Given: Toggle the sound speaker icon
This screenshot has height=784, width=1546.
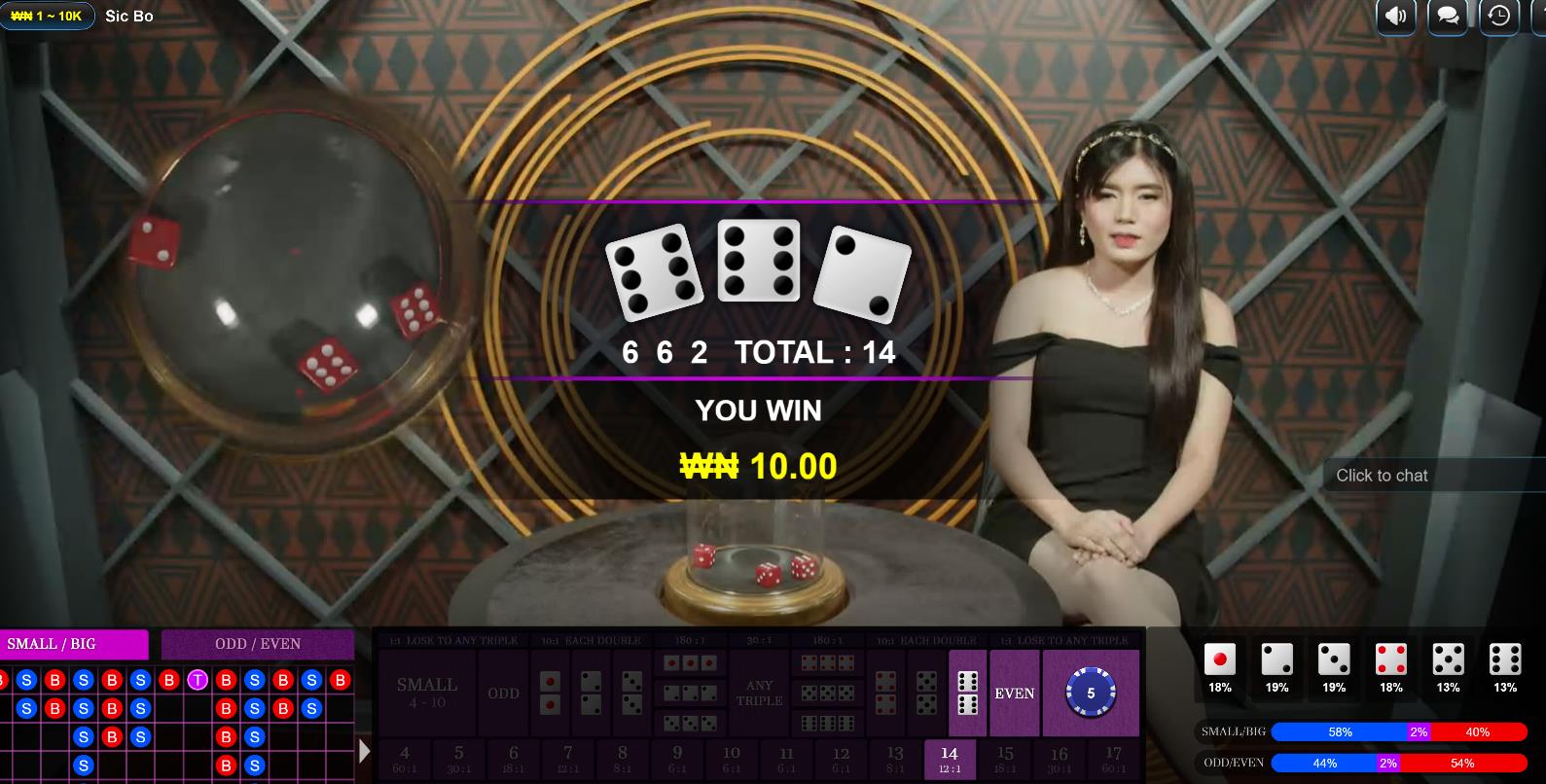Looking at the screenshot, I should click(1396, 17).
